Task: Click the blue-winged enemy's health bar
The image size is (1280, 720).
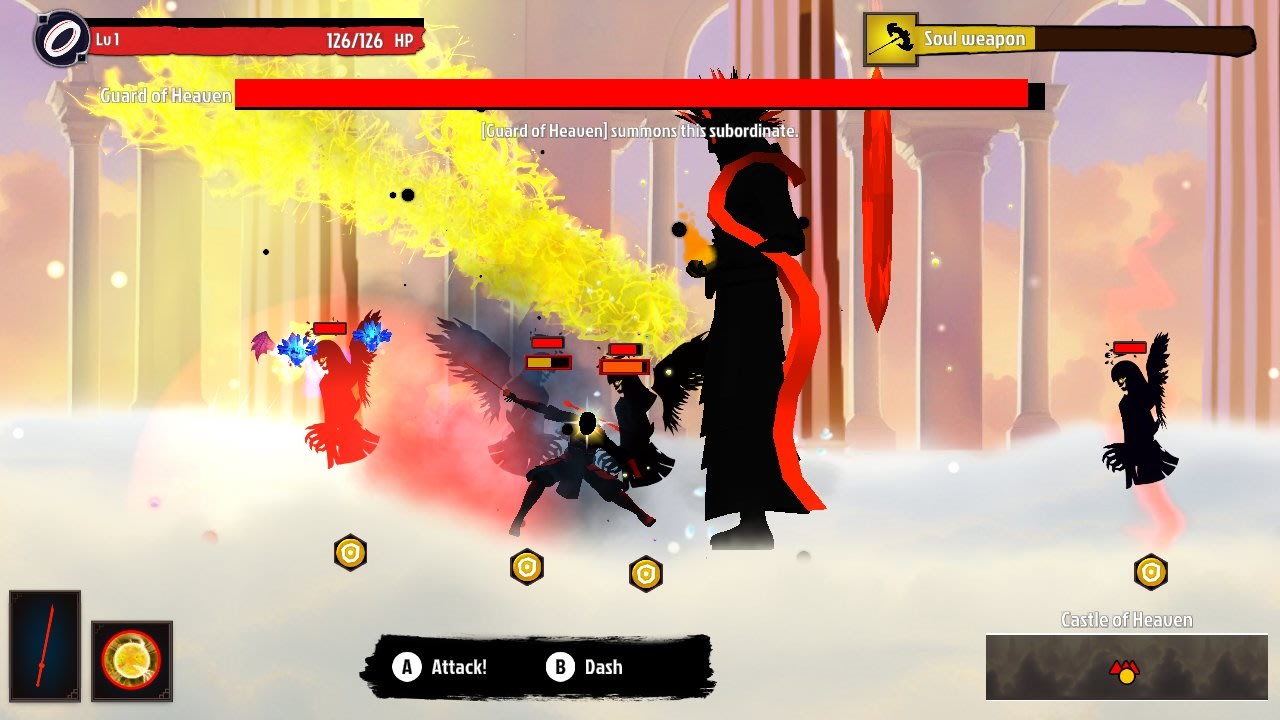Action: 330,329
